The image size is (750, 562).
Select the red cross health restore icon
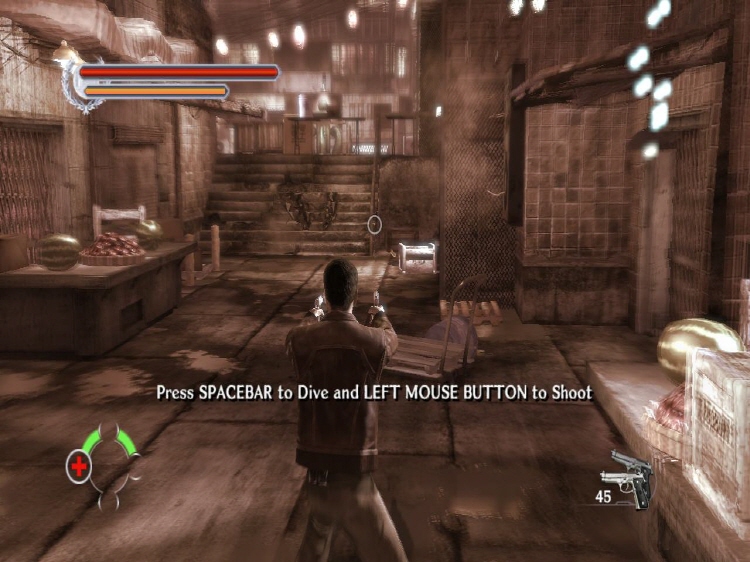coord(78,465)
